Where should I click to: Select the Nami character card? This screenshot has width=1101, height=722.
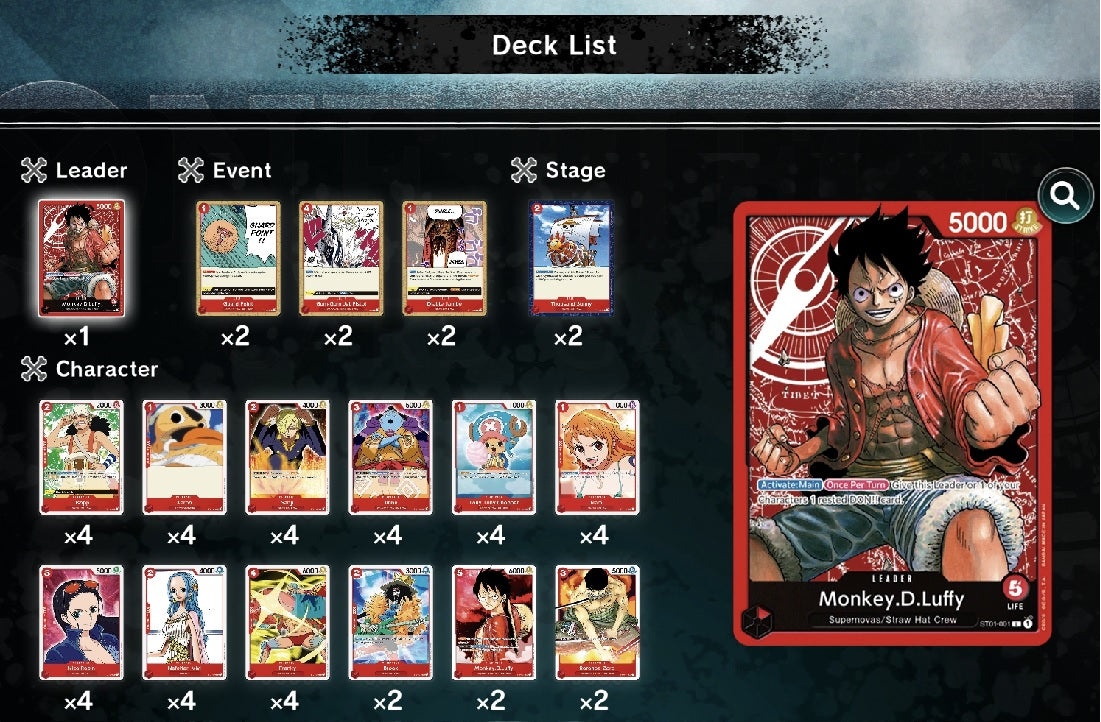[x=596, y=457]
